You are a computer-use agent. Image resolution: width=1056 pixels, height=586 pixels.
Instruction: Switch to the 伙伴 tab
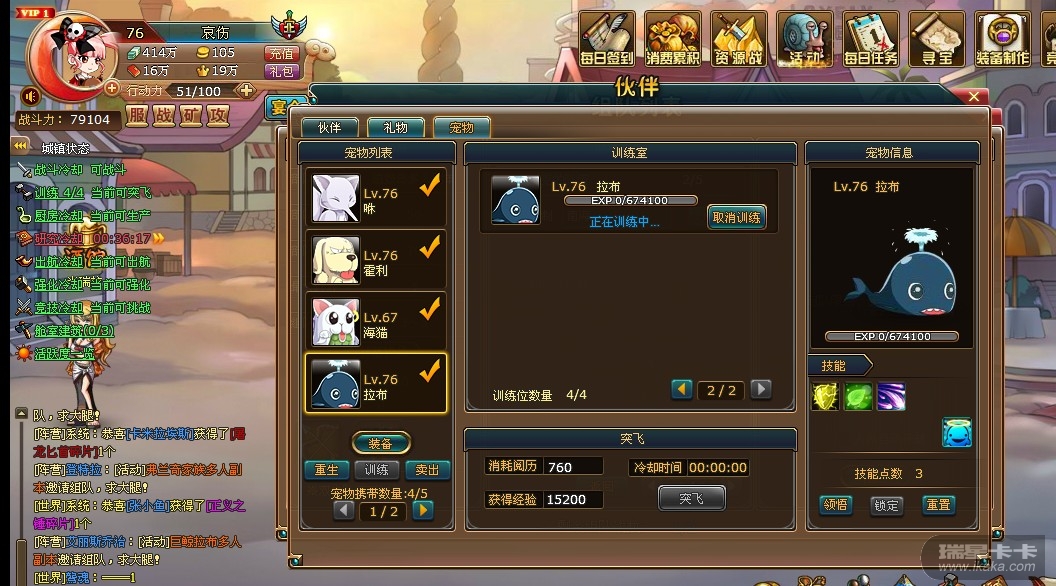[329, 128]
